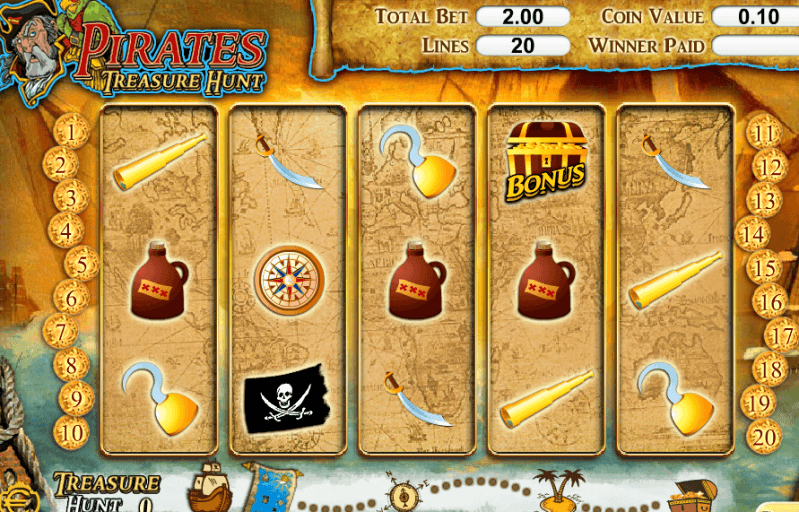
Task: Activate payline coin 10
Action: tap(71, 433)
